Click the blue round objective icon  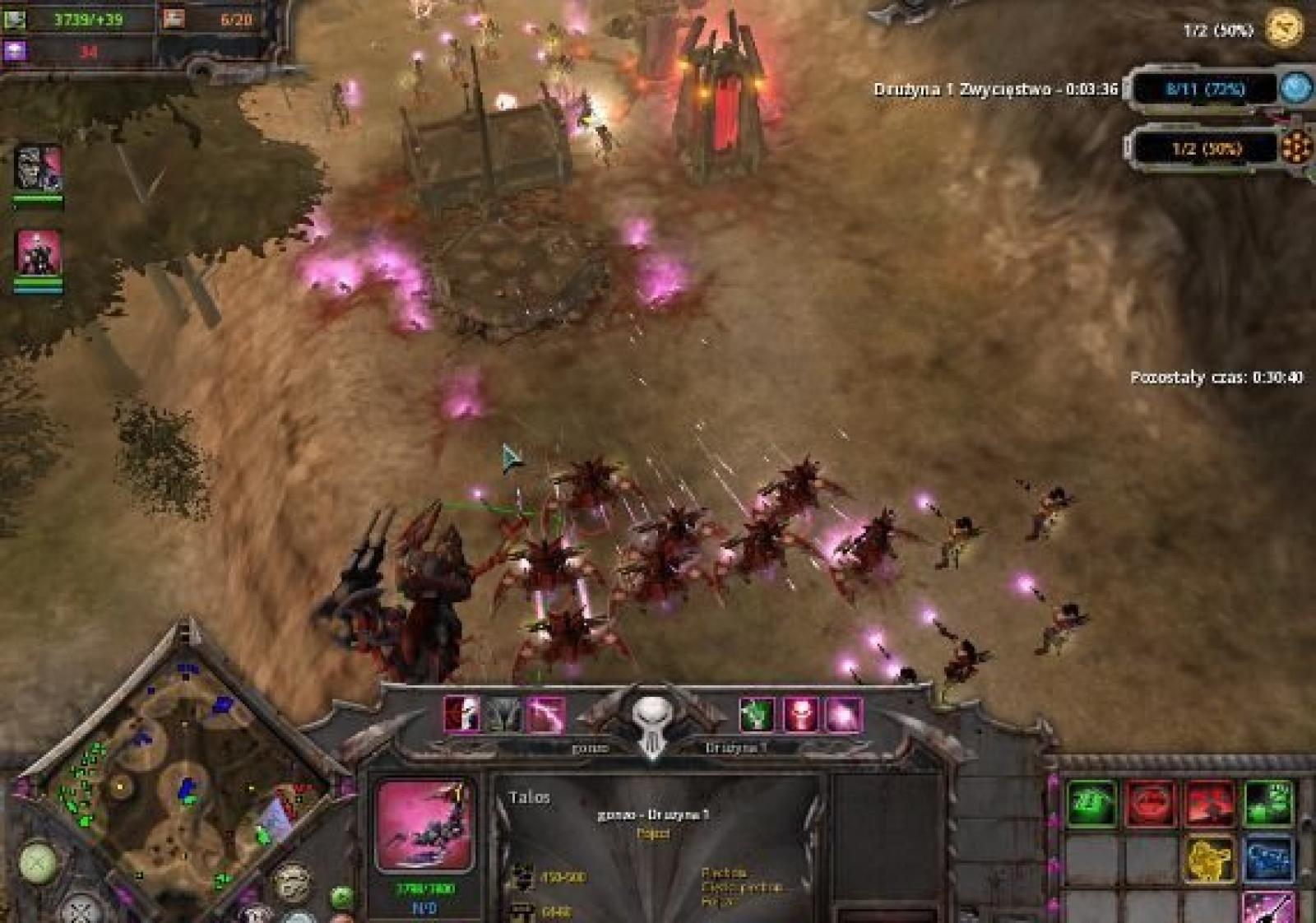[1295, 88]
